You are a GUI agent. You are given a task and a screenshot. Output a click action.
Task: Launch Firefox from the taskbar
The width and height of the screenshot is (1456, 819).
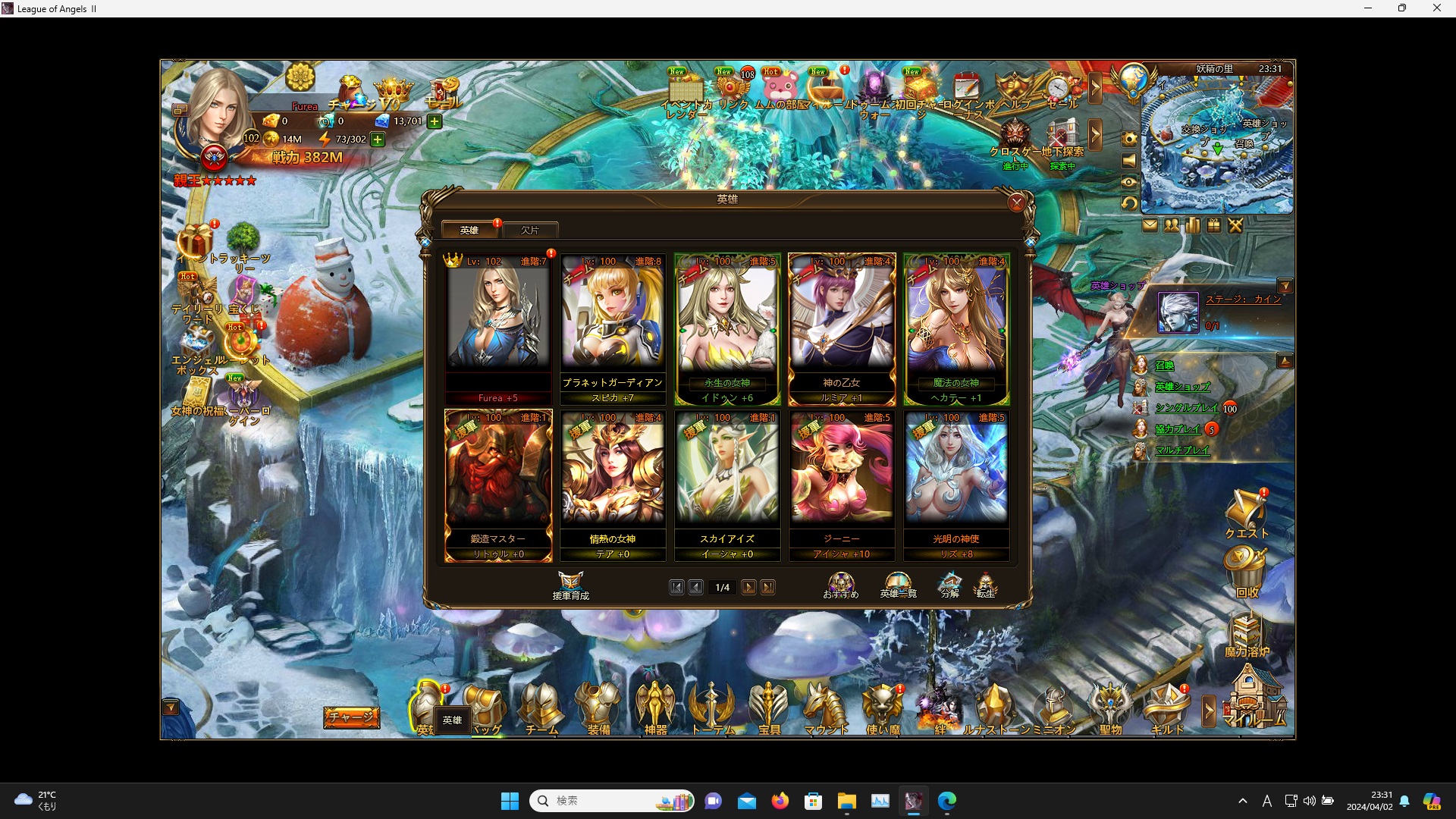(780, 801)
